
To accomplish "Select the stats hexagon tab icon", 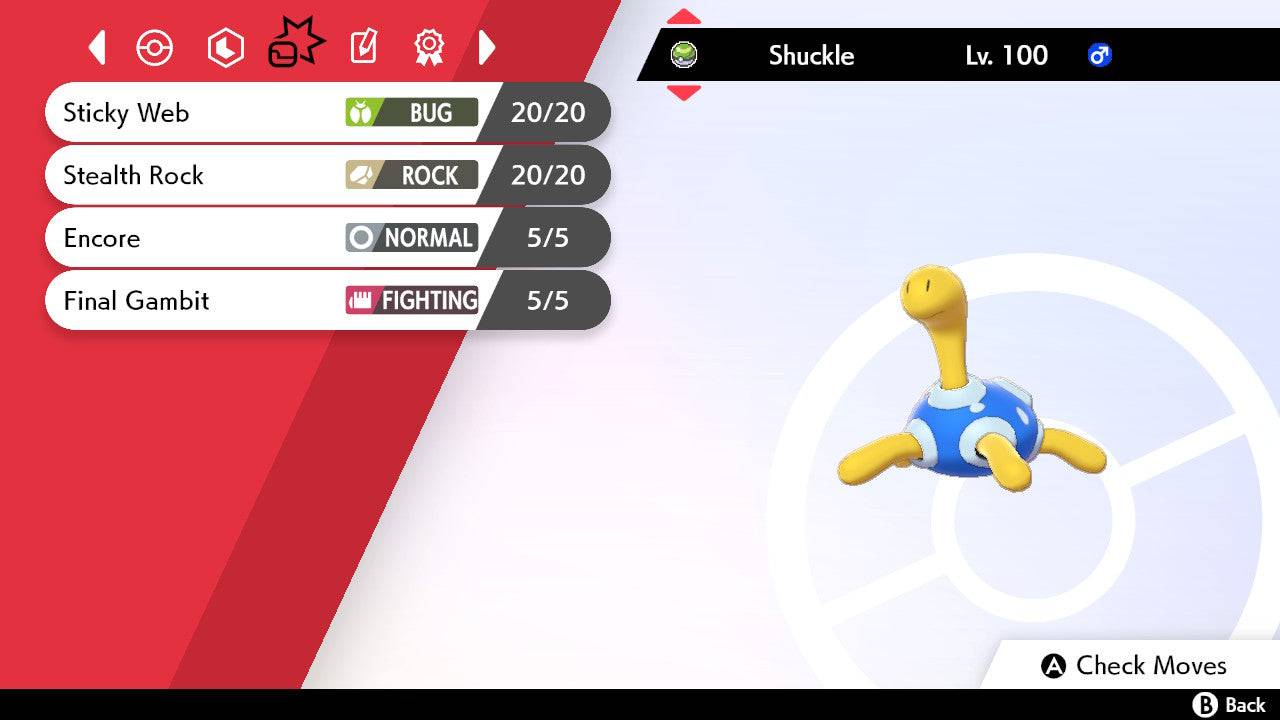I will (225, 47).
